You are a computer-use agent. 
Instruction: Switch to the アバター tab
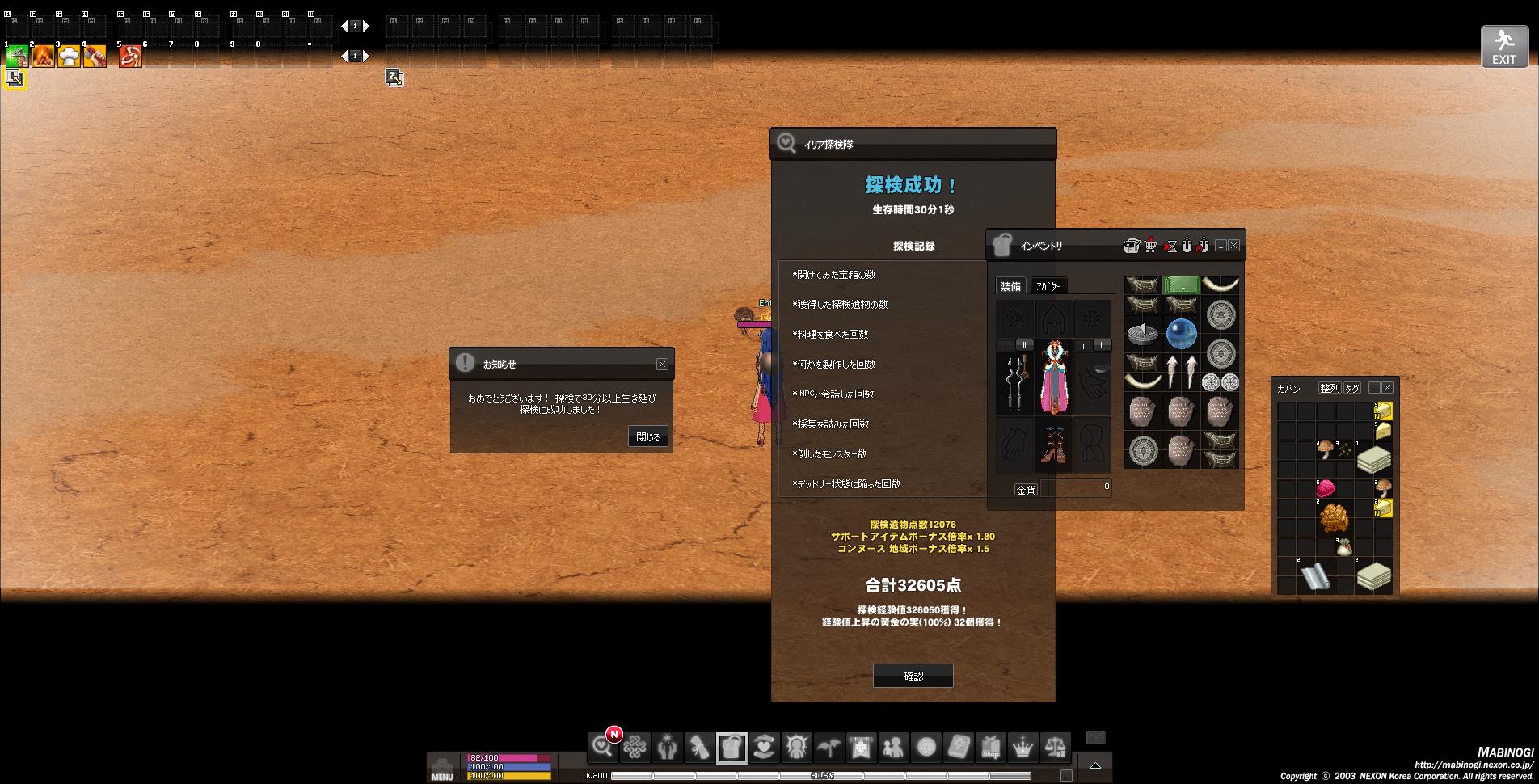tap(1048, 286)
